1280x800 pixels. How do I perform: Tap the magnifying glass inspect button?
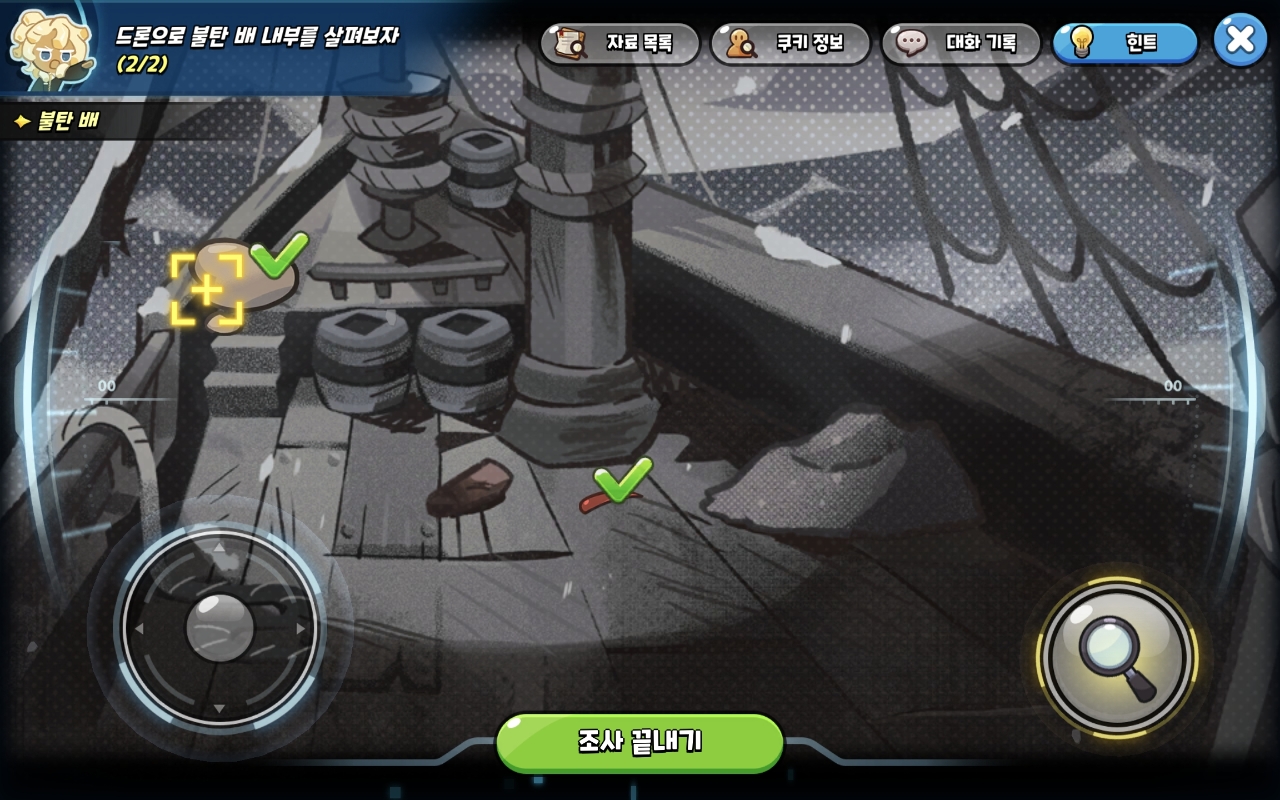click(1117, 657)
